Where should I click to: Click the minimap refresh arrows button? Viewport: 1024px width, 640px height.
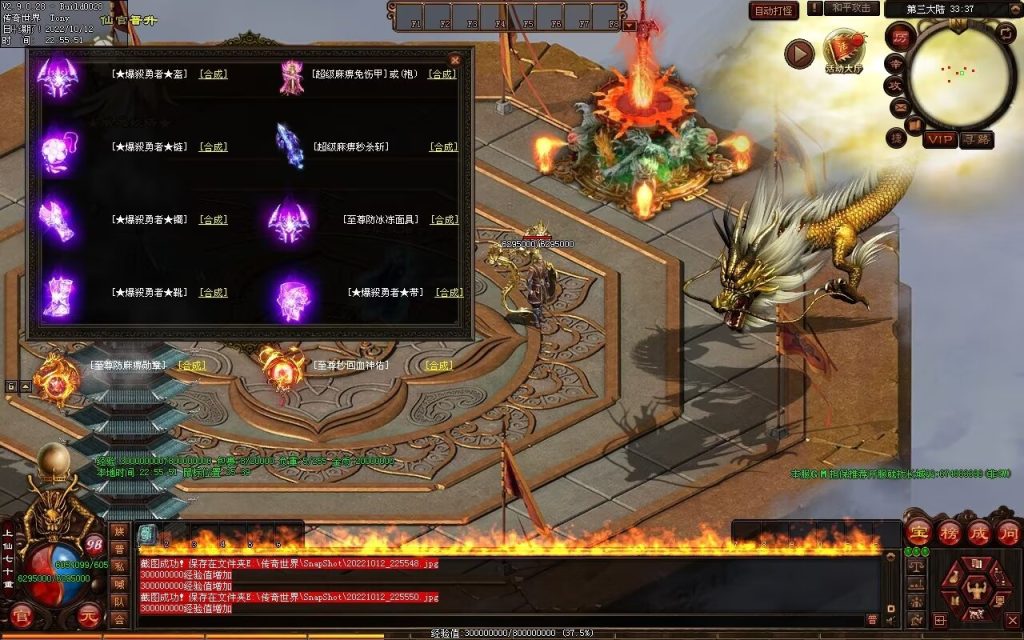click(1006, 33)
